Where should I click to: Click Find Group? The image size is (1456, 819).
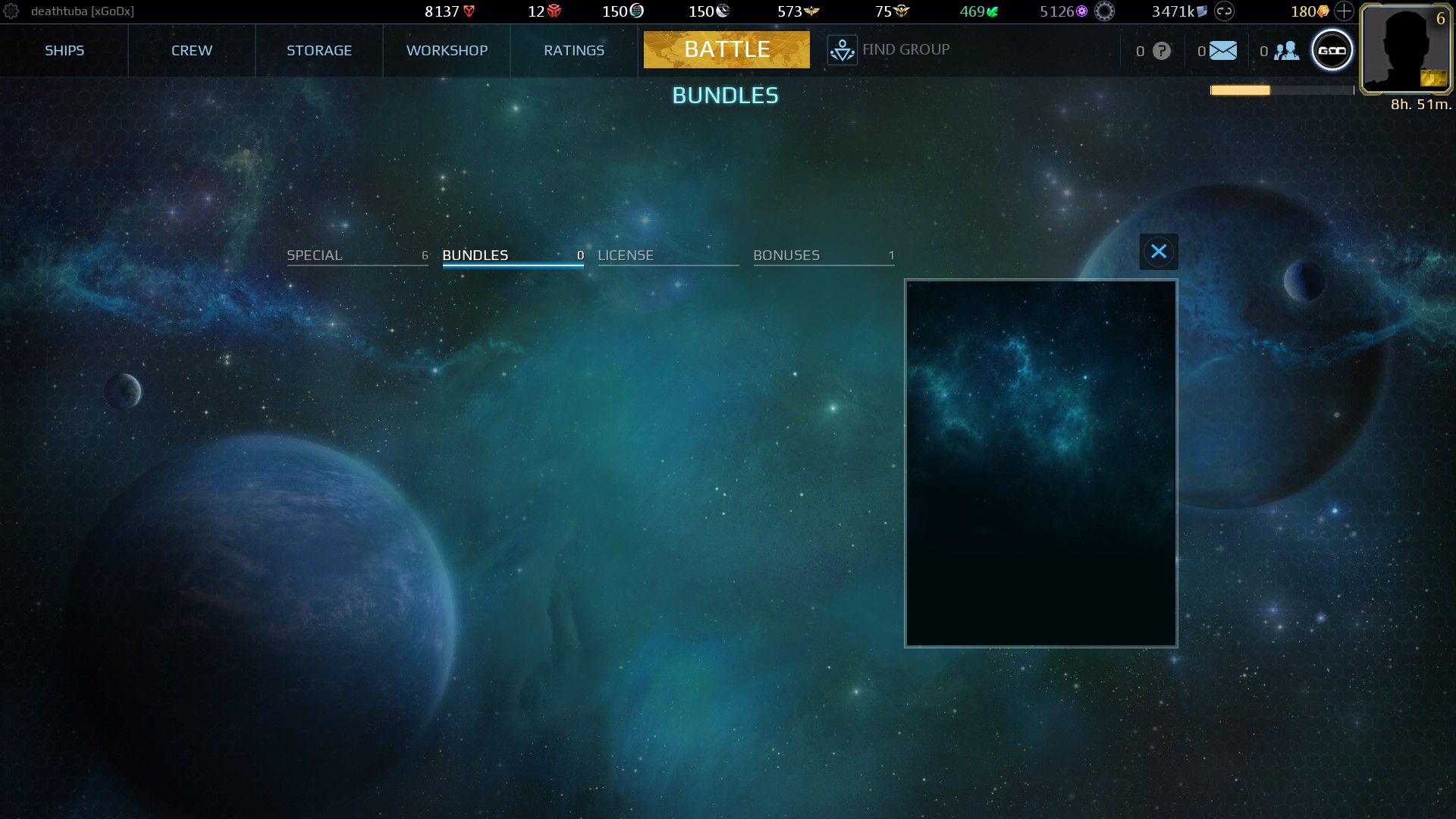tap(889, 50)
